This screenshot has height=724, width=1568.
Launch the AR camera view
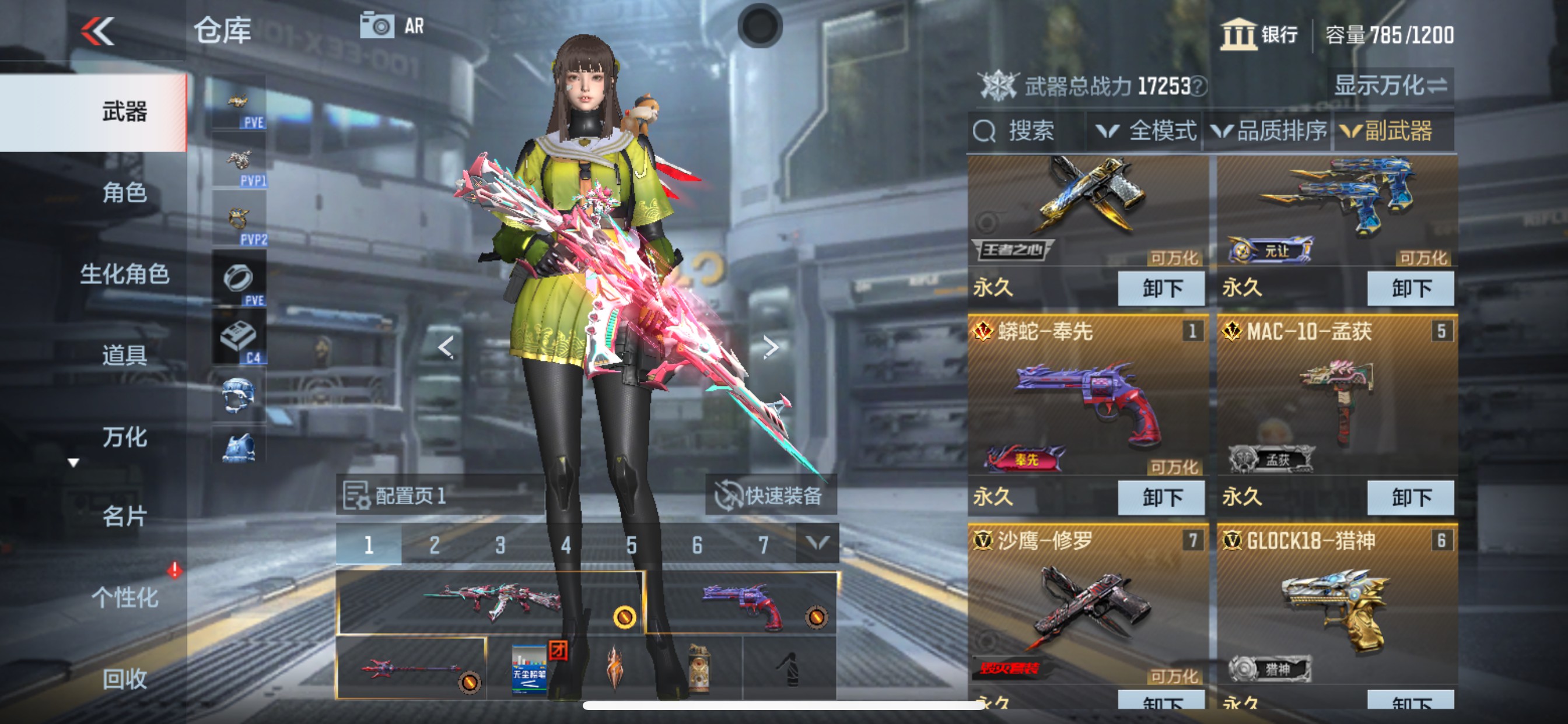(393, 26)
